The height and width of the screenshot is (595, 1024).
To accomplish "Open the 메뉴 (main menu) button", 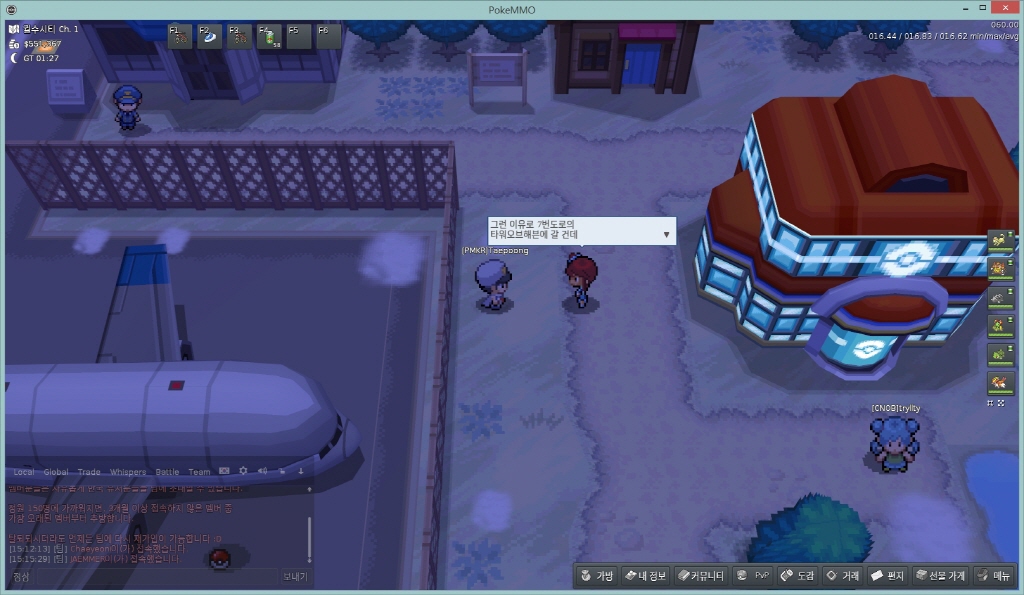I will [x=994, y=576].
